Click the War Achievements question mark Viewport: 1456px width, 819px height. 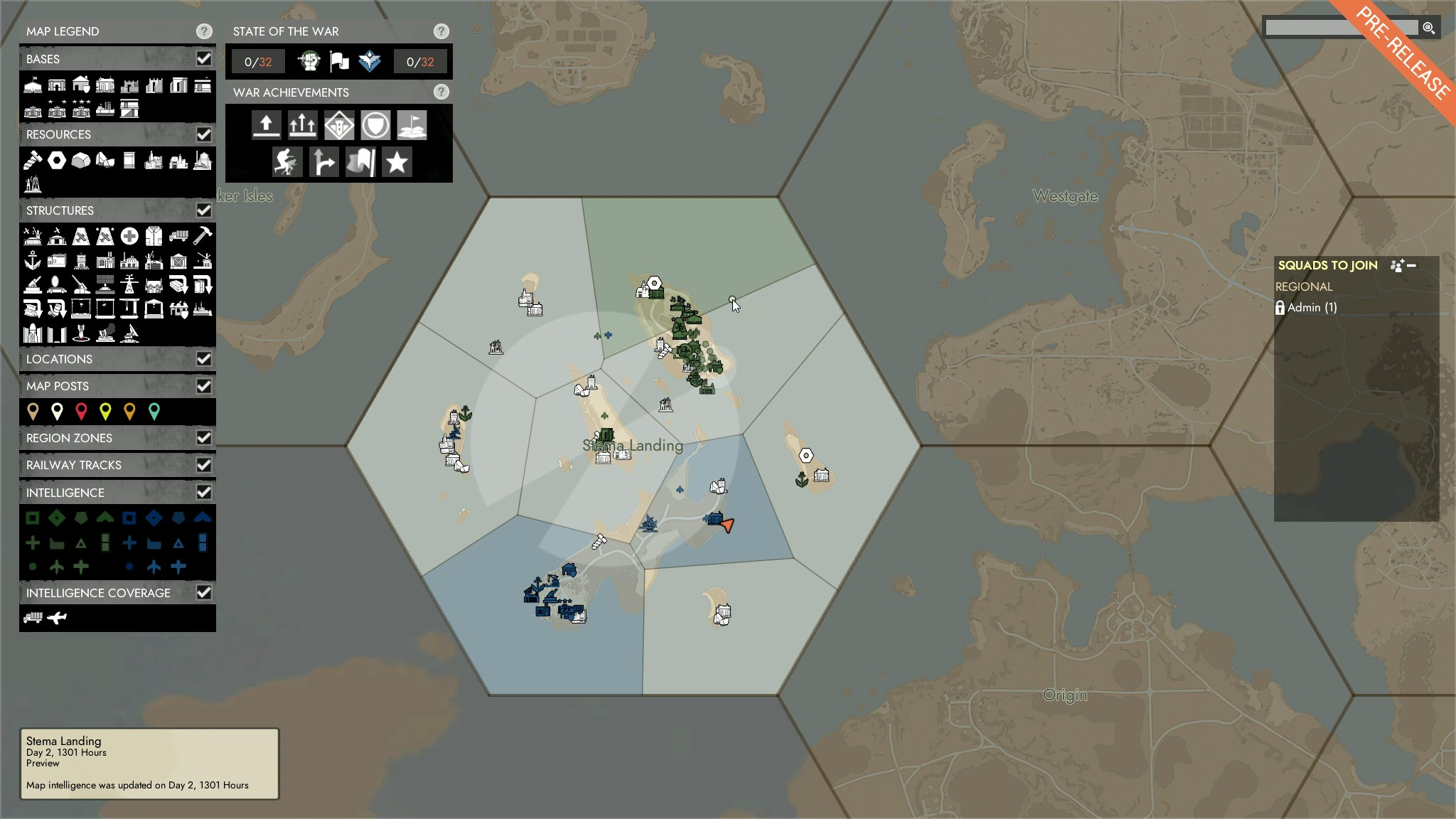coord(442,92)
